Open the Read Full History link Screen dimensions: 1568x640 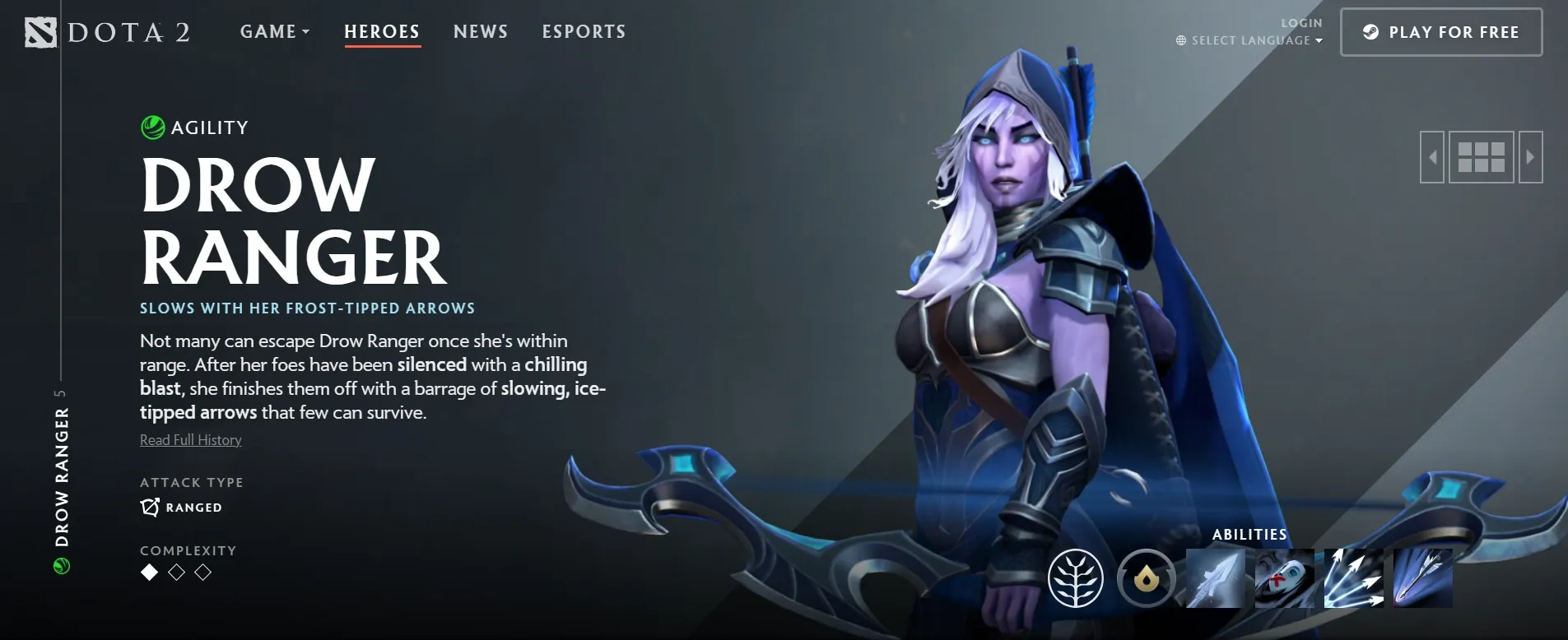[x=189, y=439]
